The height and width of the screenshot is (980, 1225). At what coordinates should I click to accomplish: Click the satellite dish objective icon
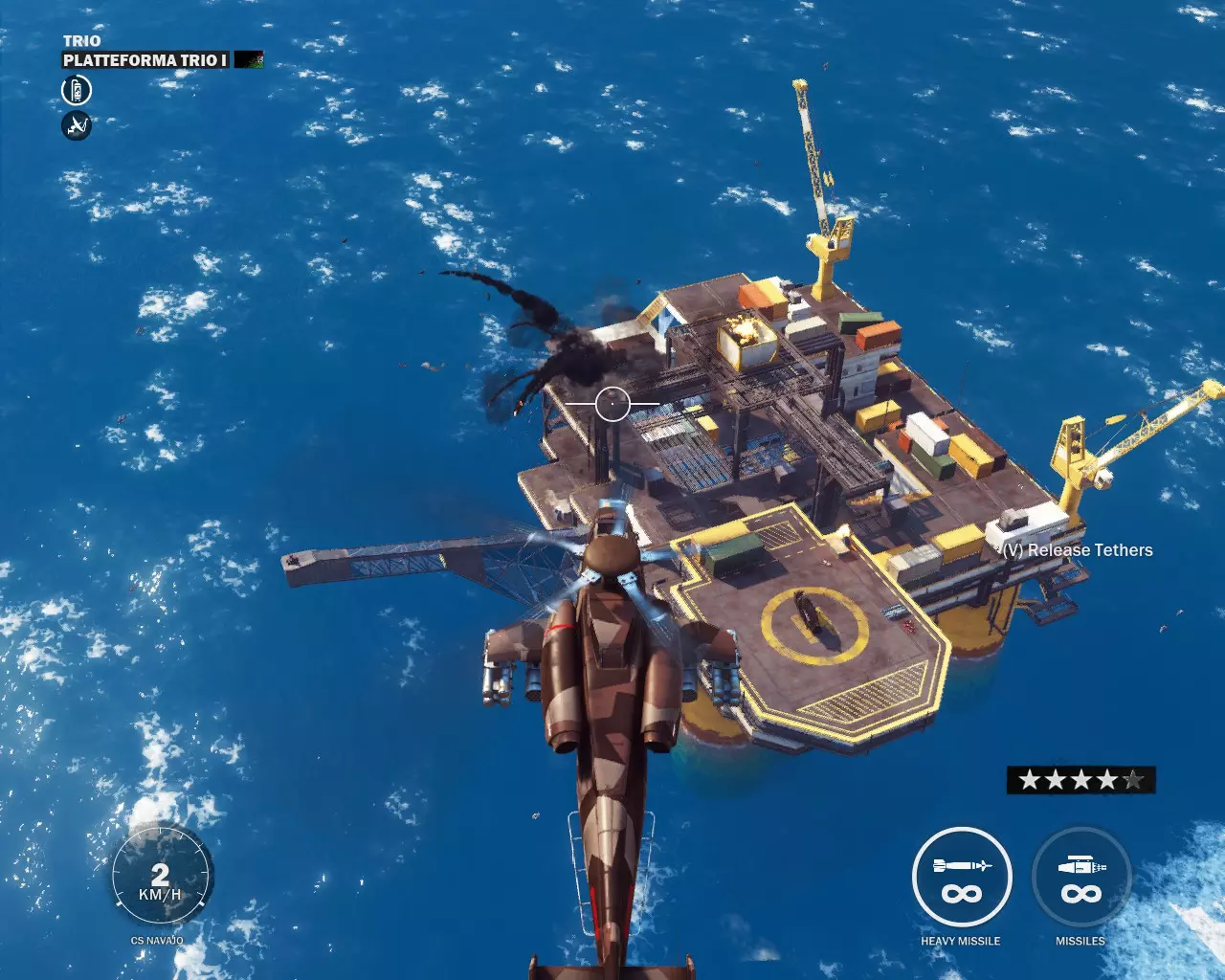[77, 125]
